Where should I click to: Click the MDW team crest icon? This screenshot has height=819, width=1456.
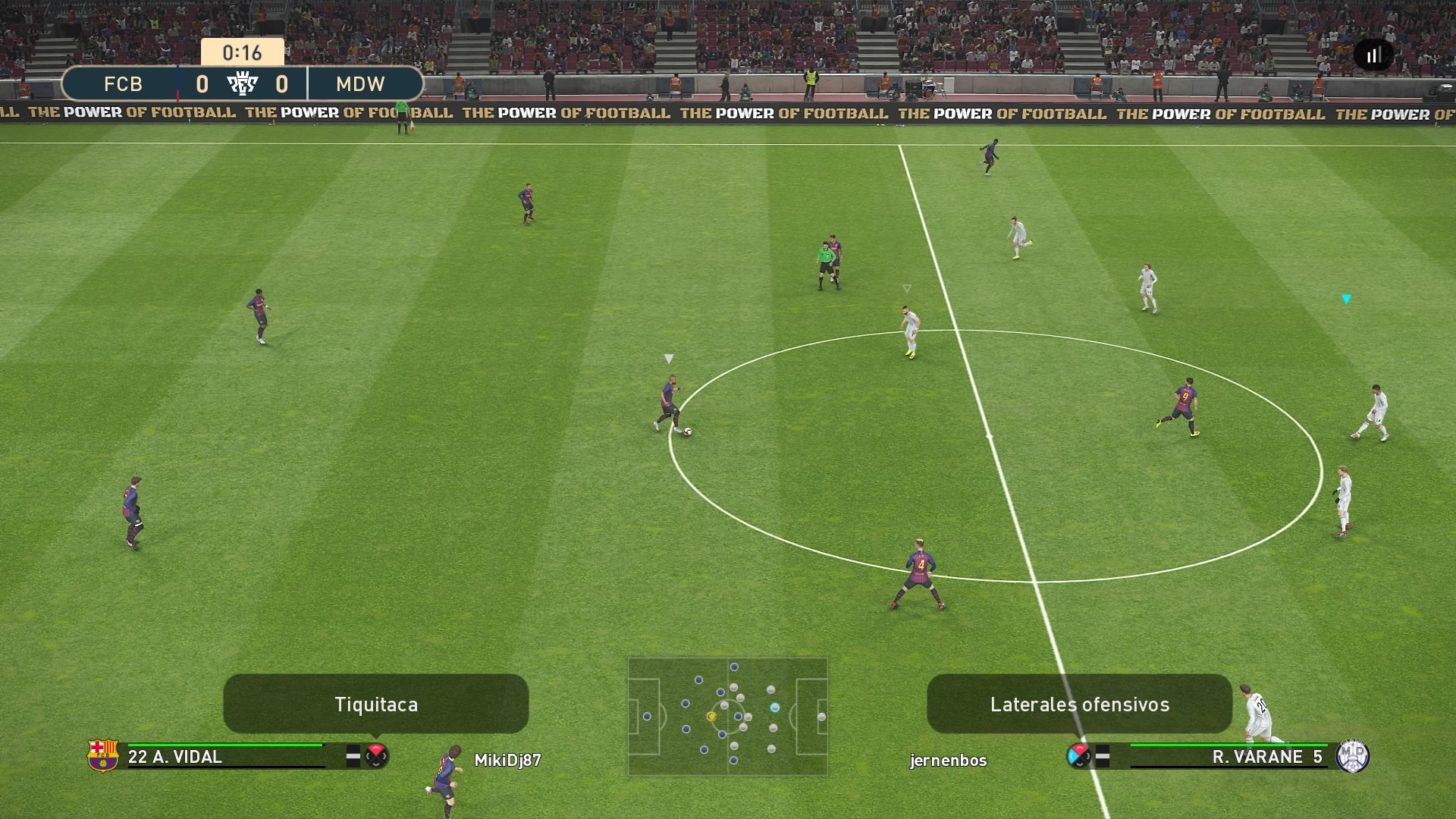click(x=1353, y=755)
